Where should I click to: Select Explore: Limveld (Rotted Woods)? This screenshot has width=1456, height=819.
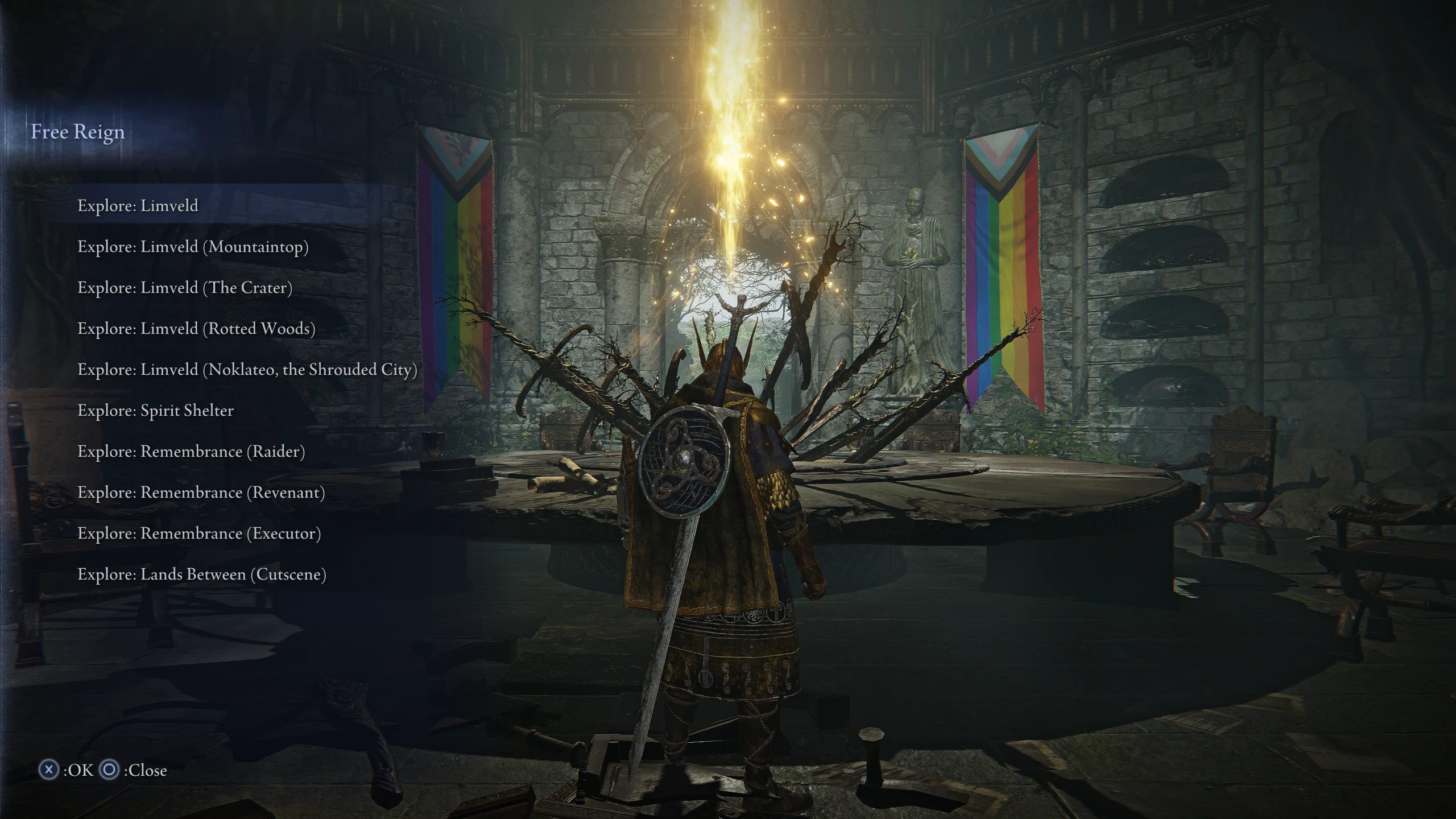point(197,329)
